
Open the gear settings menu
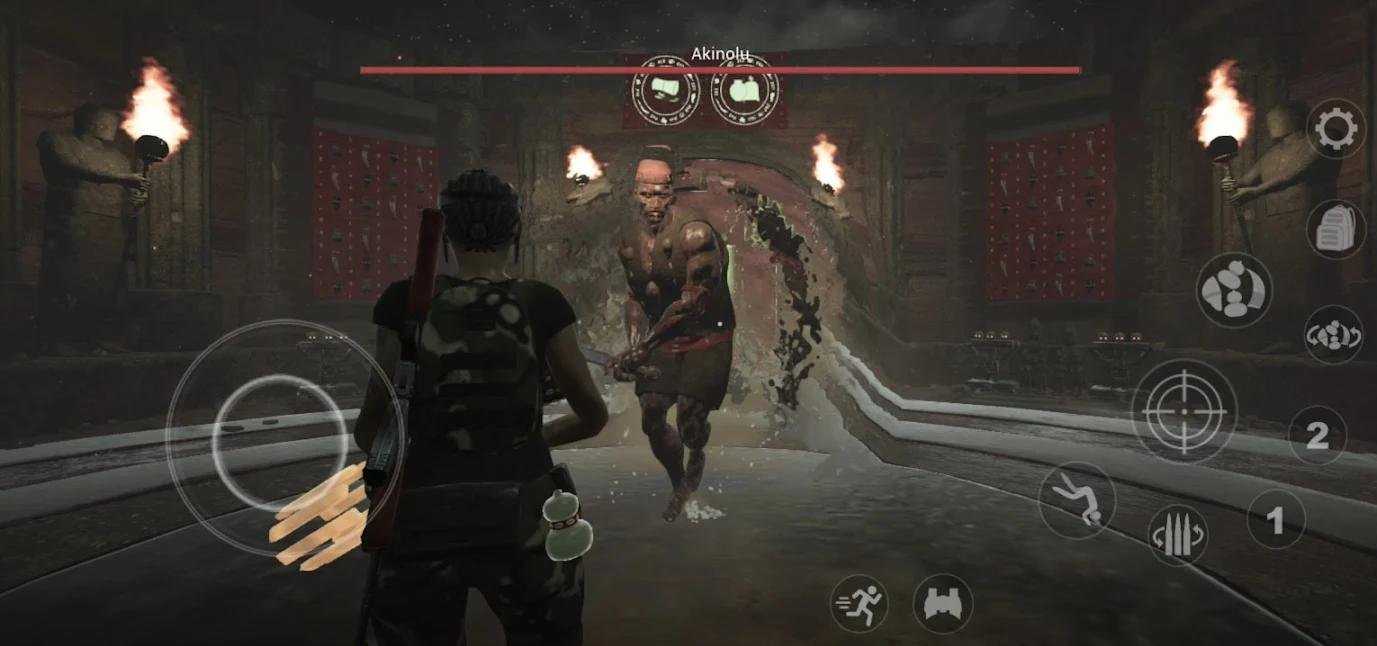pos(1337,128)
